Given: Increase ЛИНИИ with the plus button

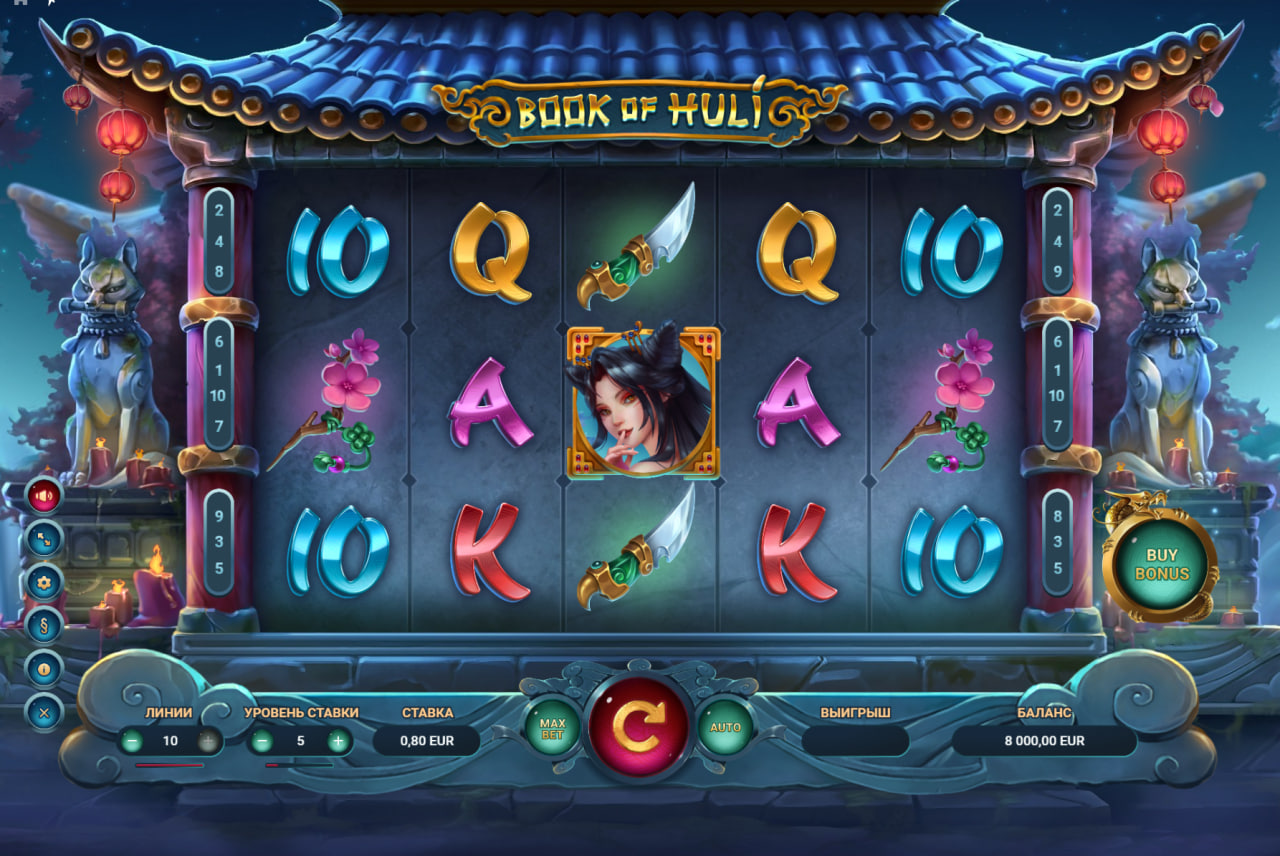Looking at the screenshot, I should point(207,741).
